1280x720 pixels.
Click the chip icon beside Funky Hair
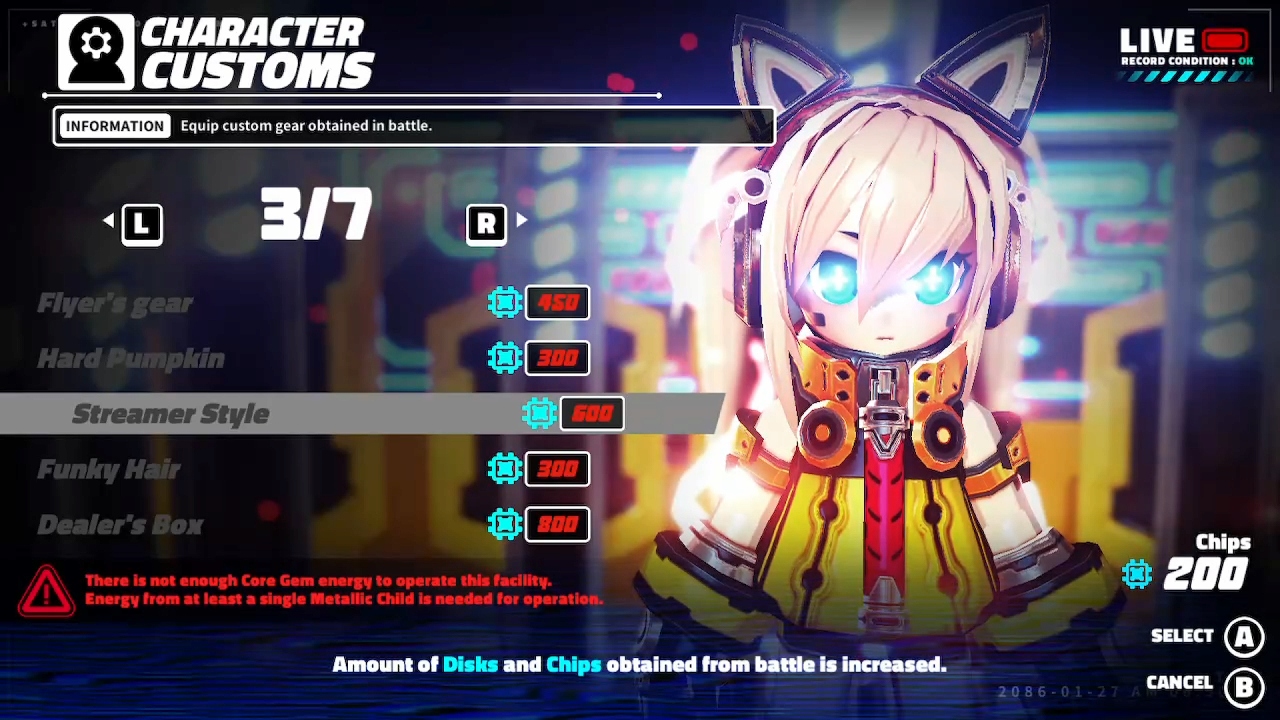point(505,469)
